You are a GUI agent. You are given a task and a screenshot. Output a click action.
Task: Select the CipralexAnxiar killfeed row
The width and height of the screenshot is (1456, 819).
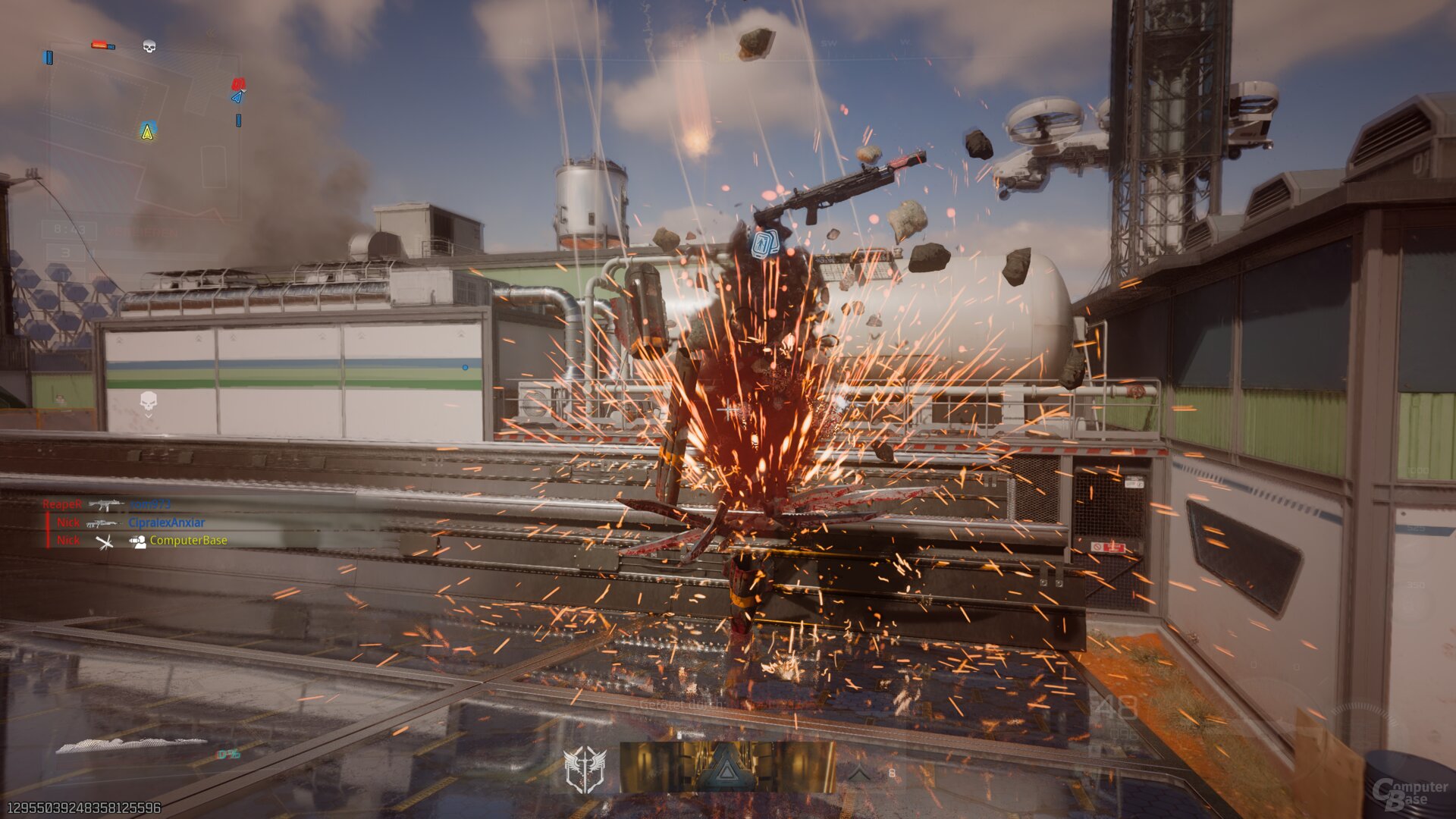166,522
